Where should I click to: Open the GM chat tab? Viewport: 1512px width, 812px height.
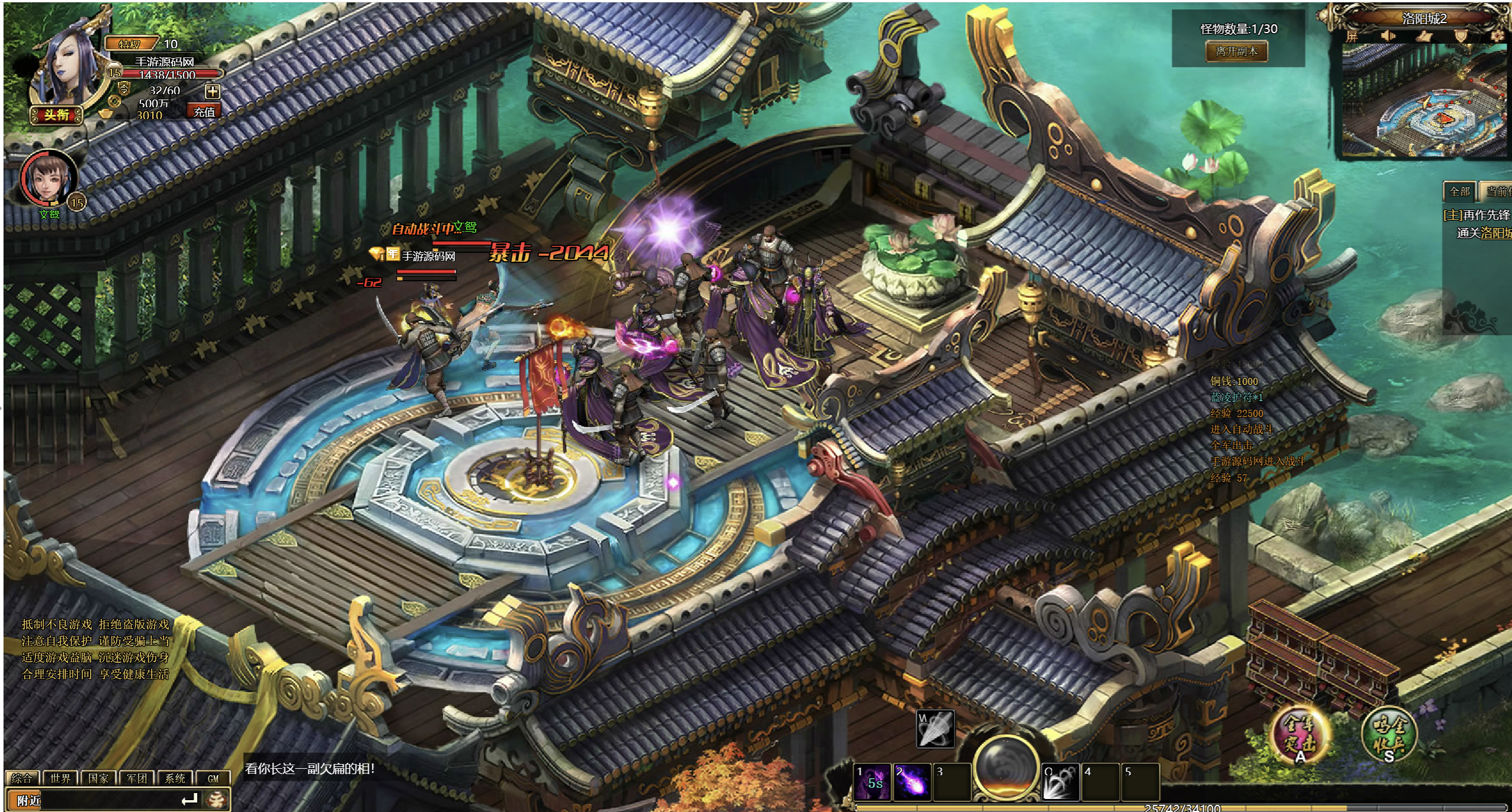tap(213, 778)
